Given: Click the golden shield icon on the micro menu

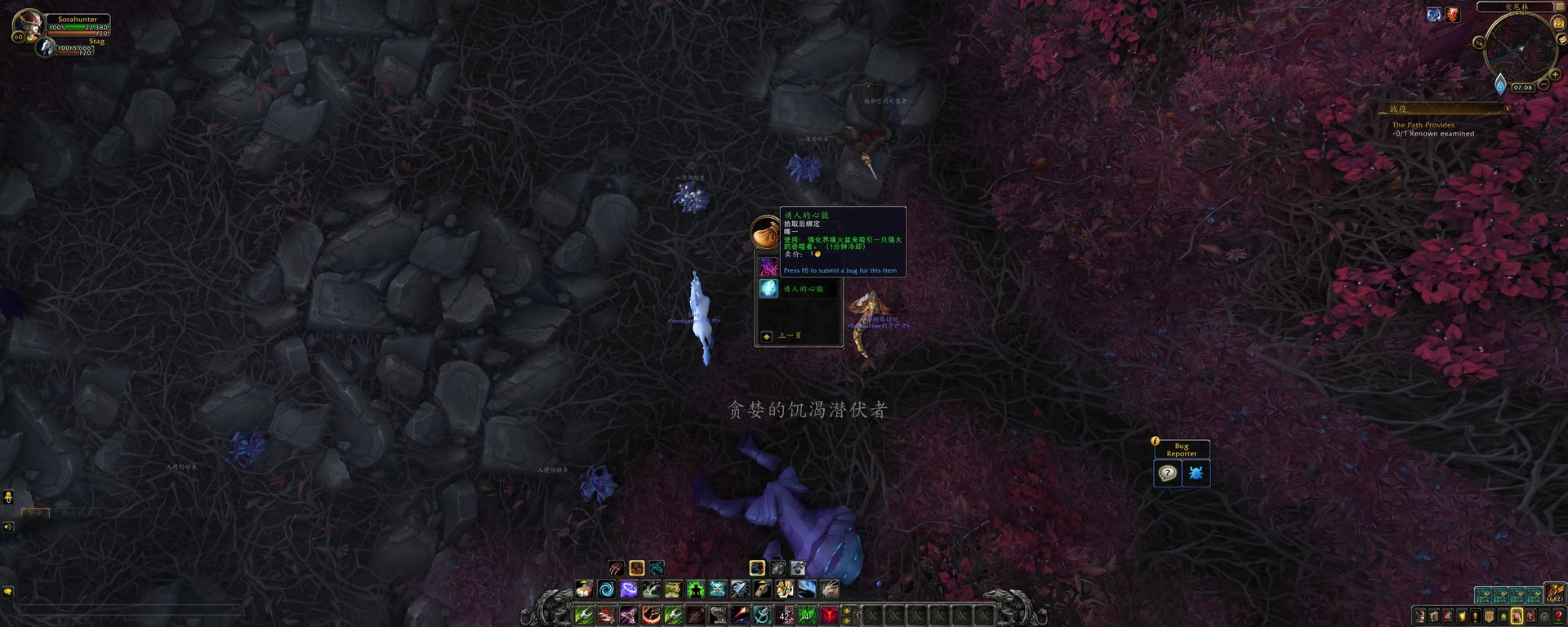Looking at the screenshot, I should 1488,616.
